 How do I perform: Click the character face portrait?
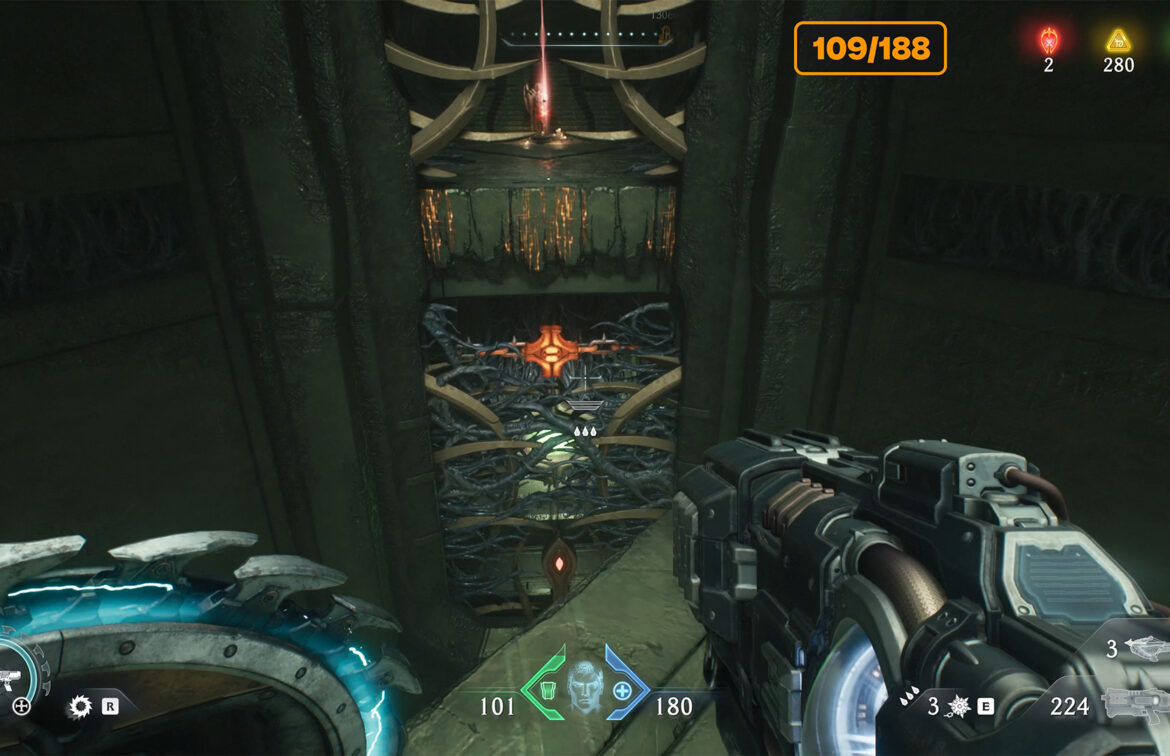pyautogui.click(x=584, y=687)
